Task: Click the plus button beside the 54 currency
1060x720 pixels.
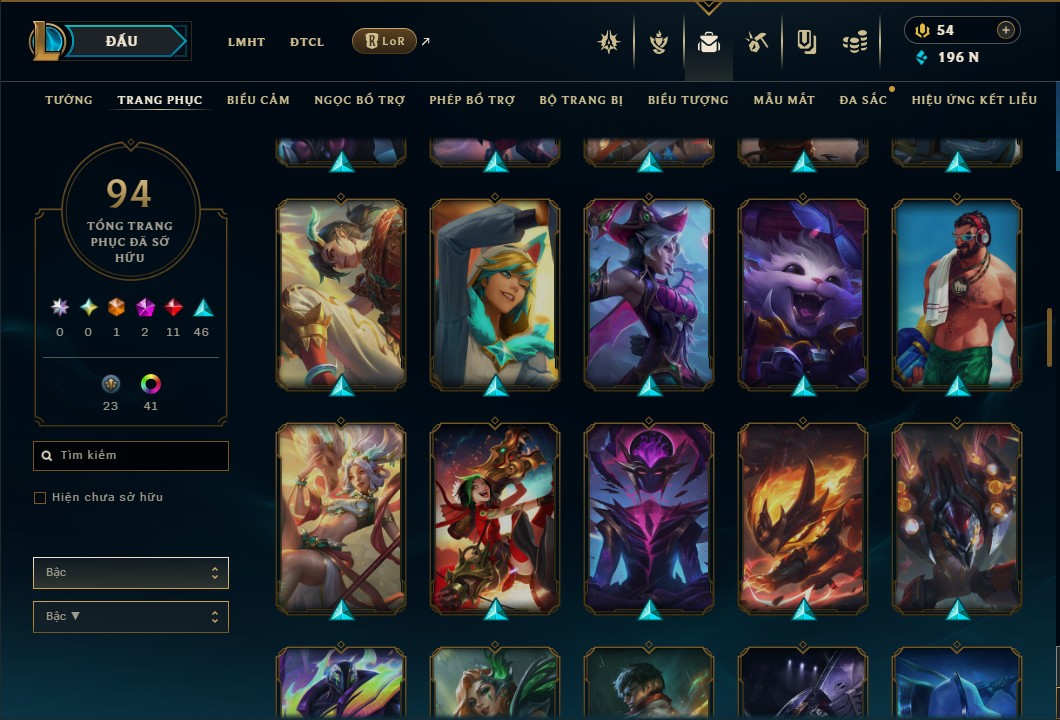Action: pyautogui.click(x=1005, y=30)
